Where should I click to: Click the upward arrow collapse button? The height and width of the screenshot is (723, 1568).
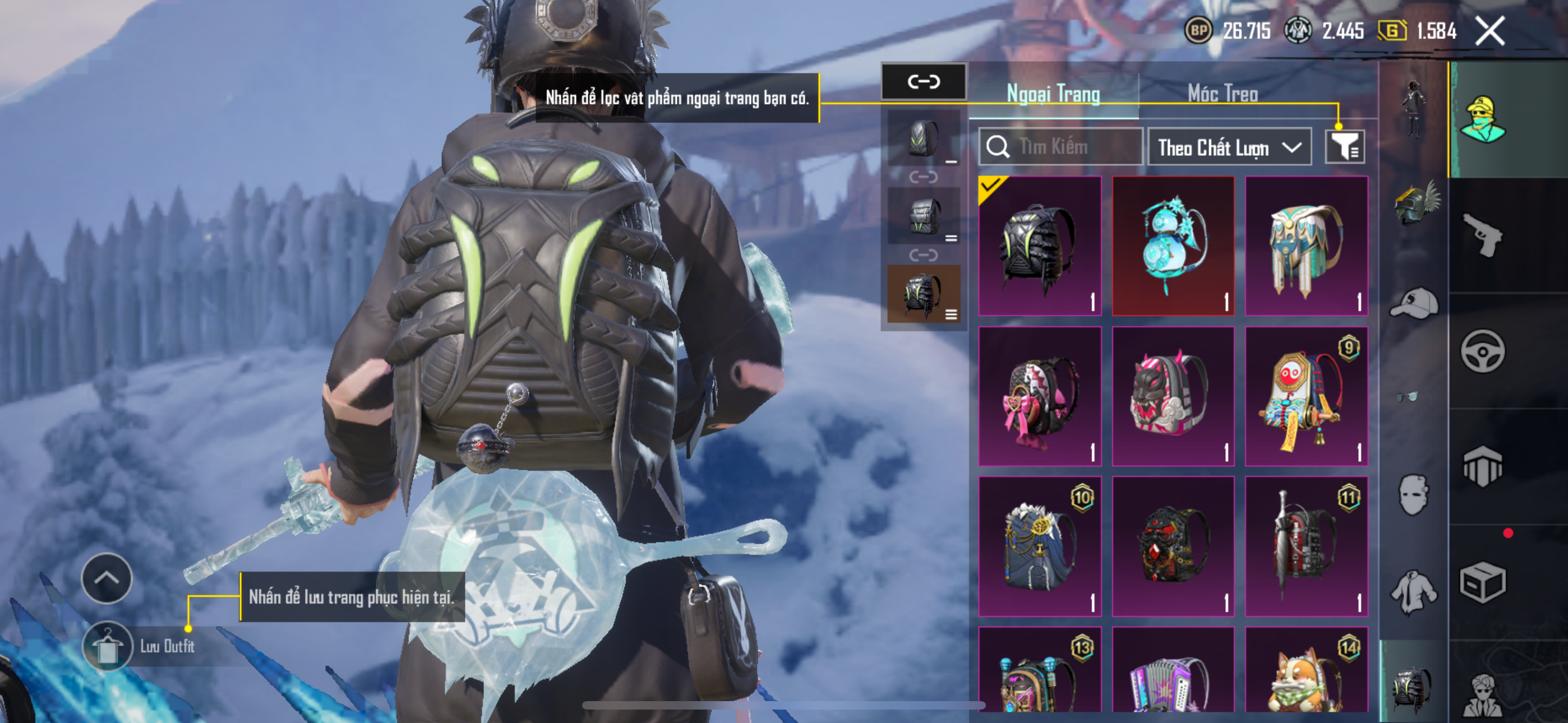click(107, 577)
